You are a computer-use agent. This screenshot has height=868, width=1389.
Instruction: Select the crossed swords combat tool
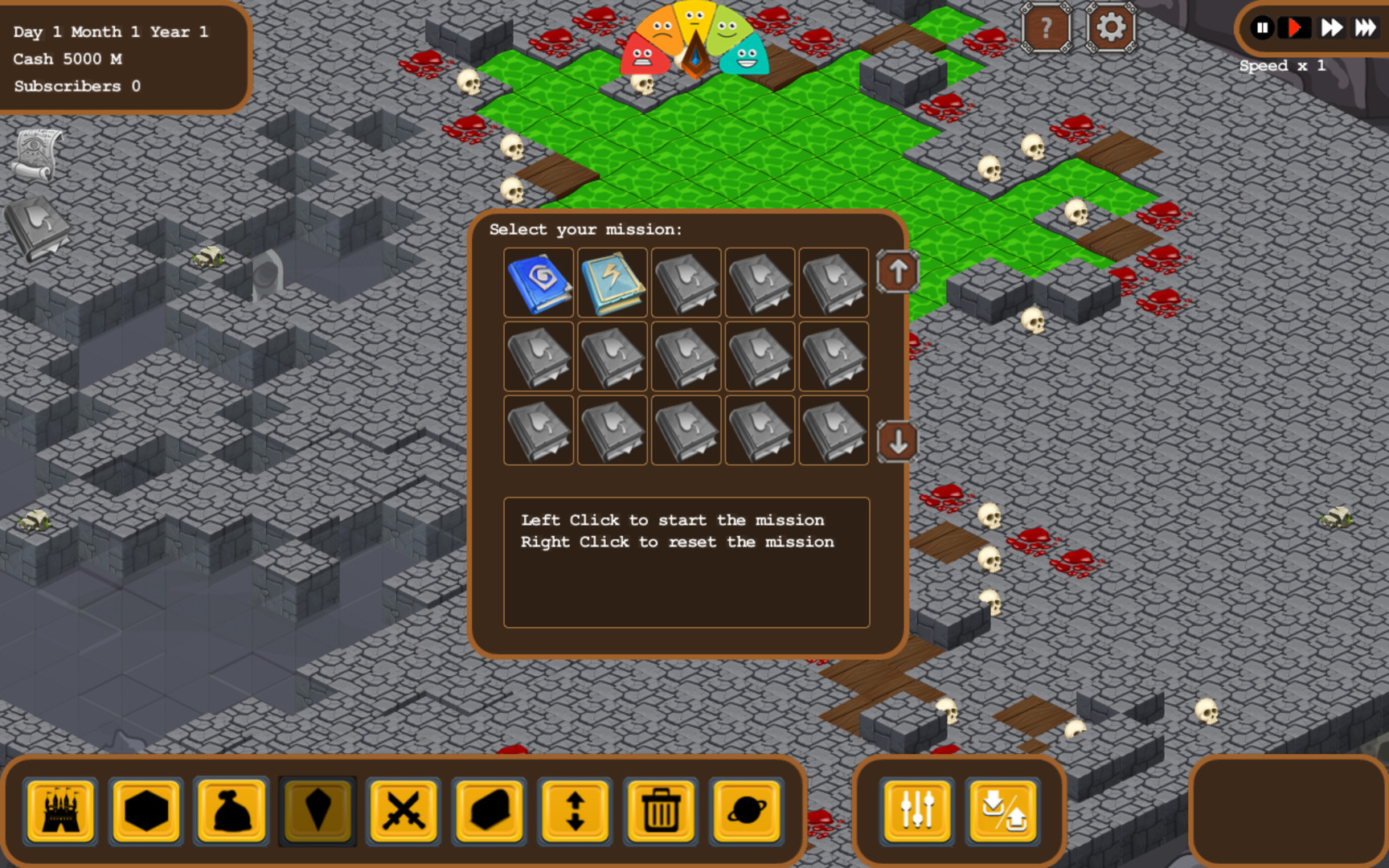(403, 812)
